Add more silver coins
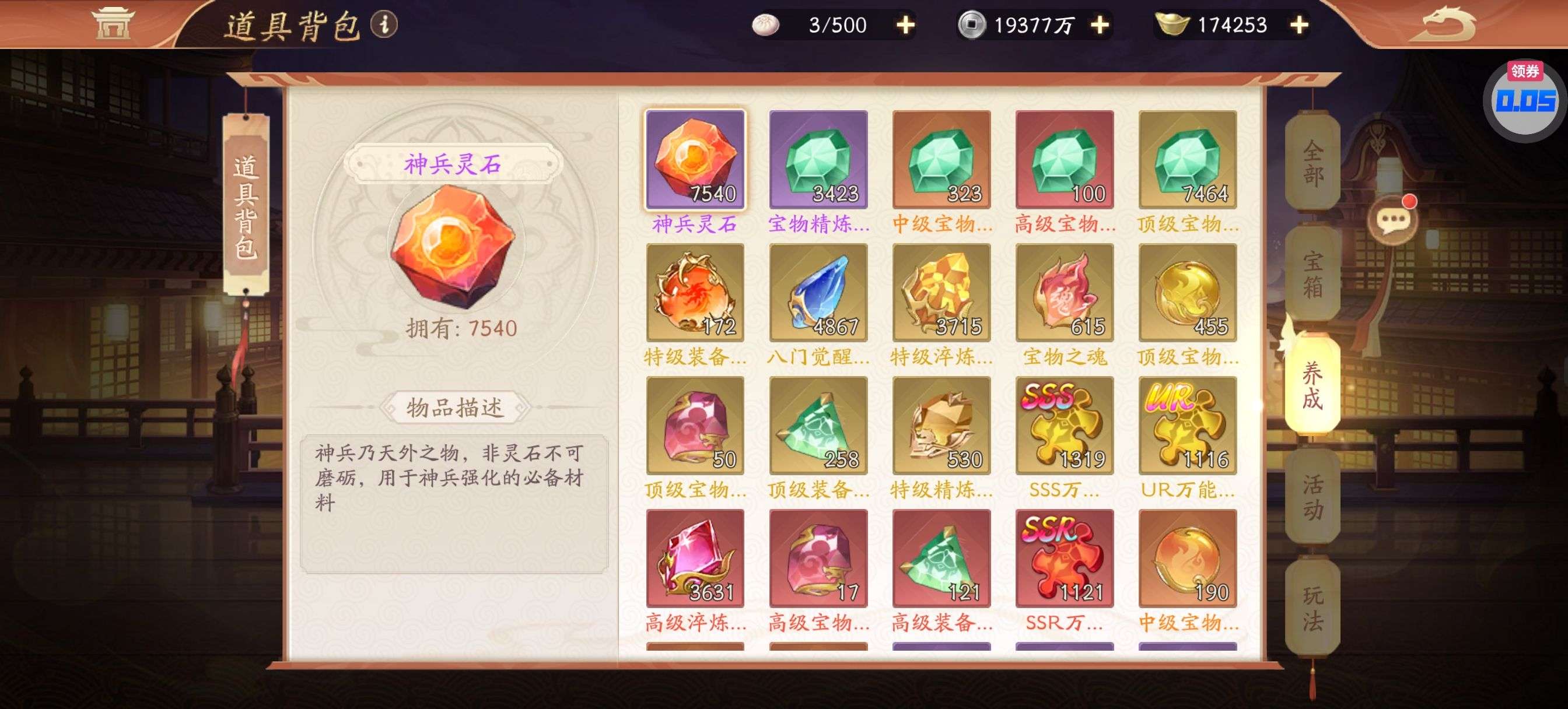 tap(1100, 25)
